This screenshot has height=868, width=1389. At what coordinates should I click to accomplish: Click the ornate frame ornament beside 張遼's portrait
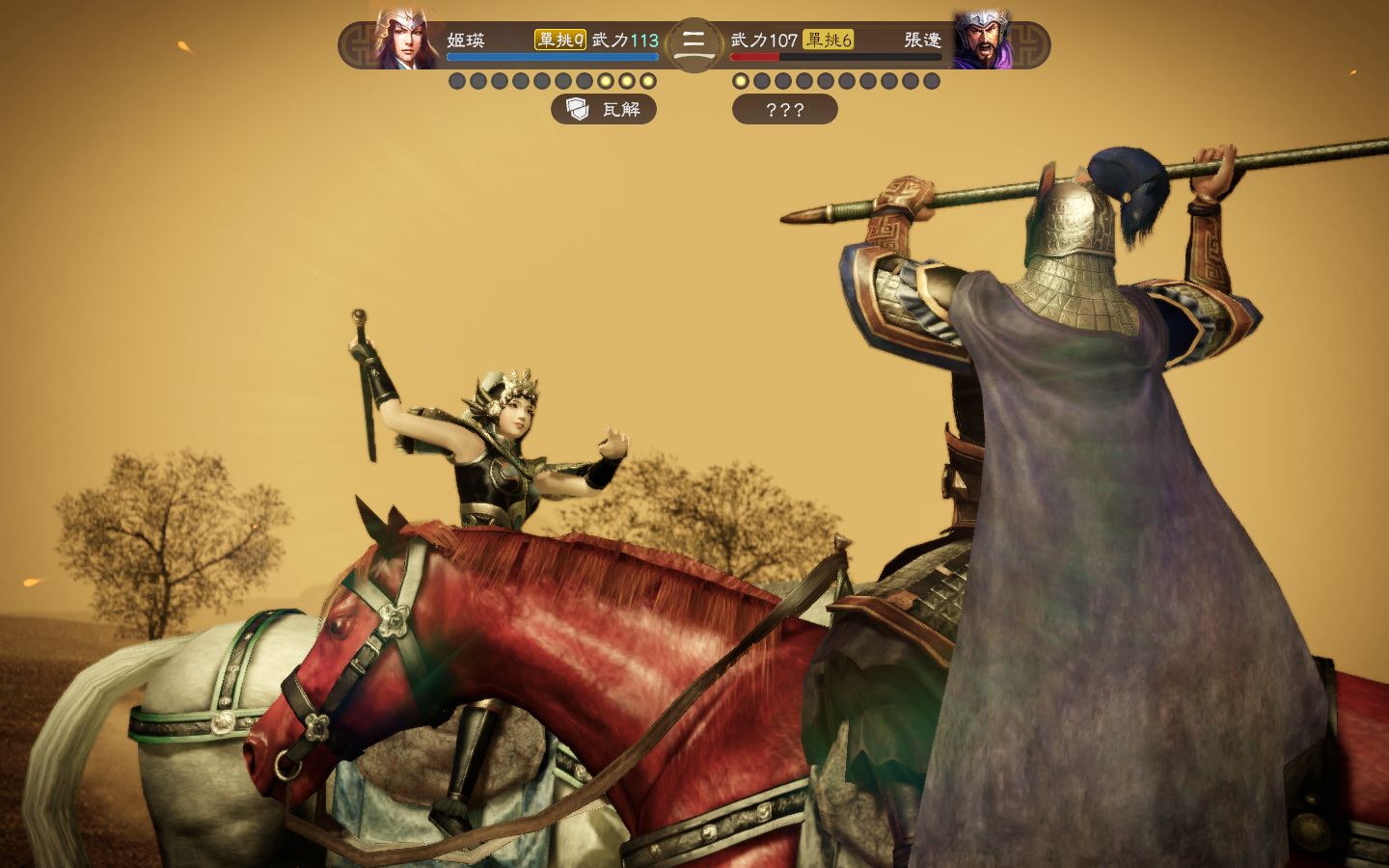[x=1027, y=41]
